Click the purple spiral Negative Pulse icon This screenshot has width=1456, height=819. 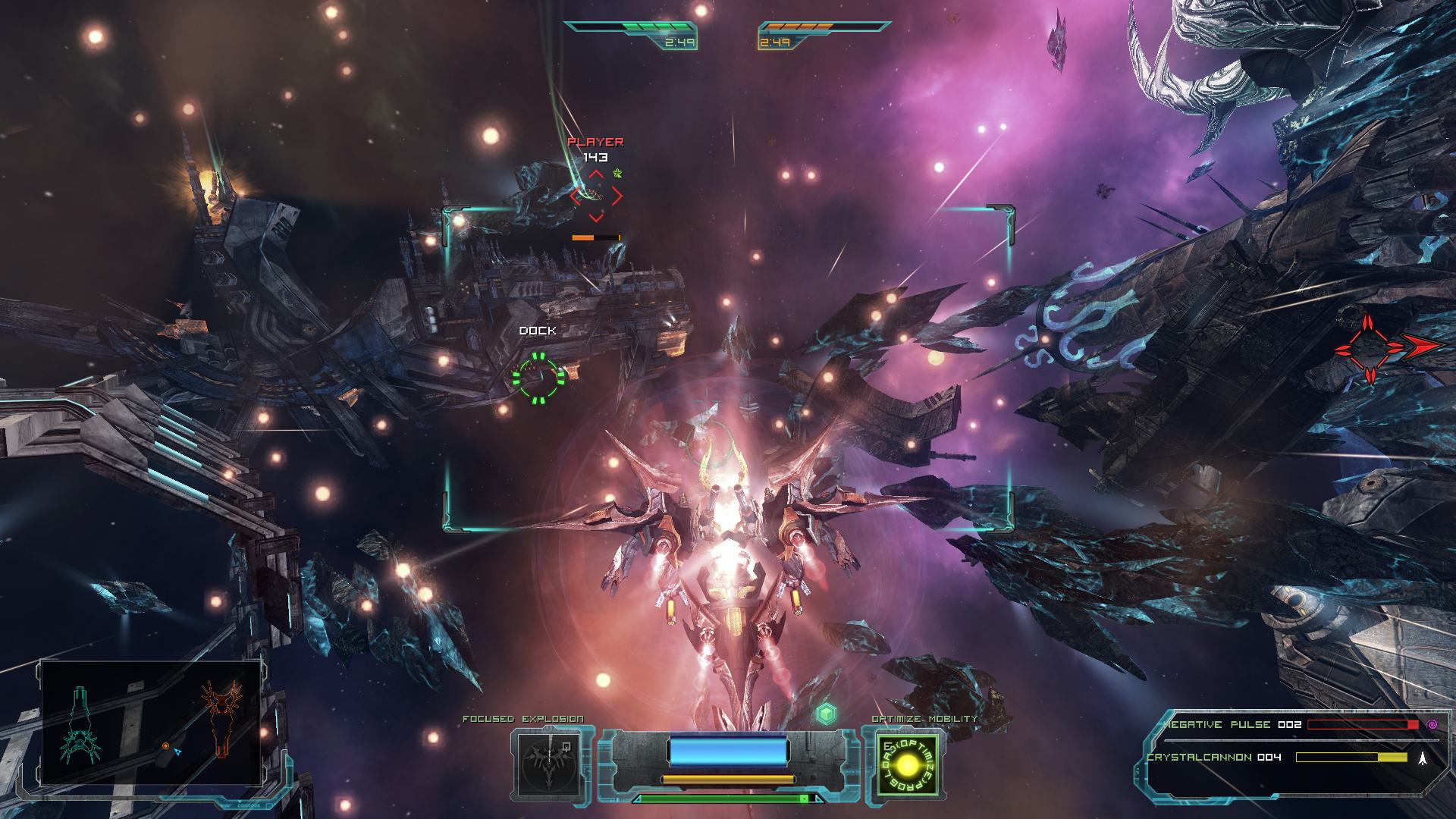tap(1432, 724)
